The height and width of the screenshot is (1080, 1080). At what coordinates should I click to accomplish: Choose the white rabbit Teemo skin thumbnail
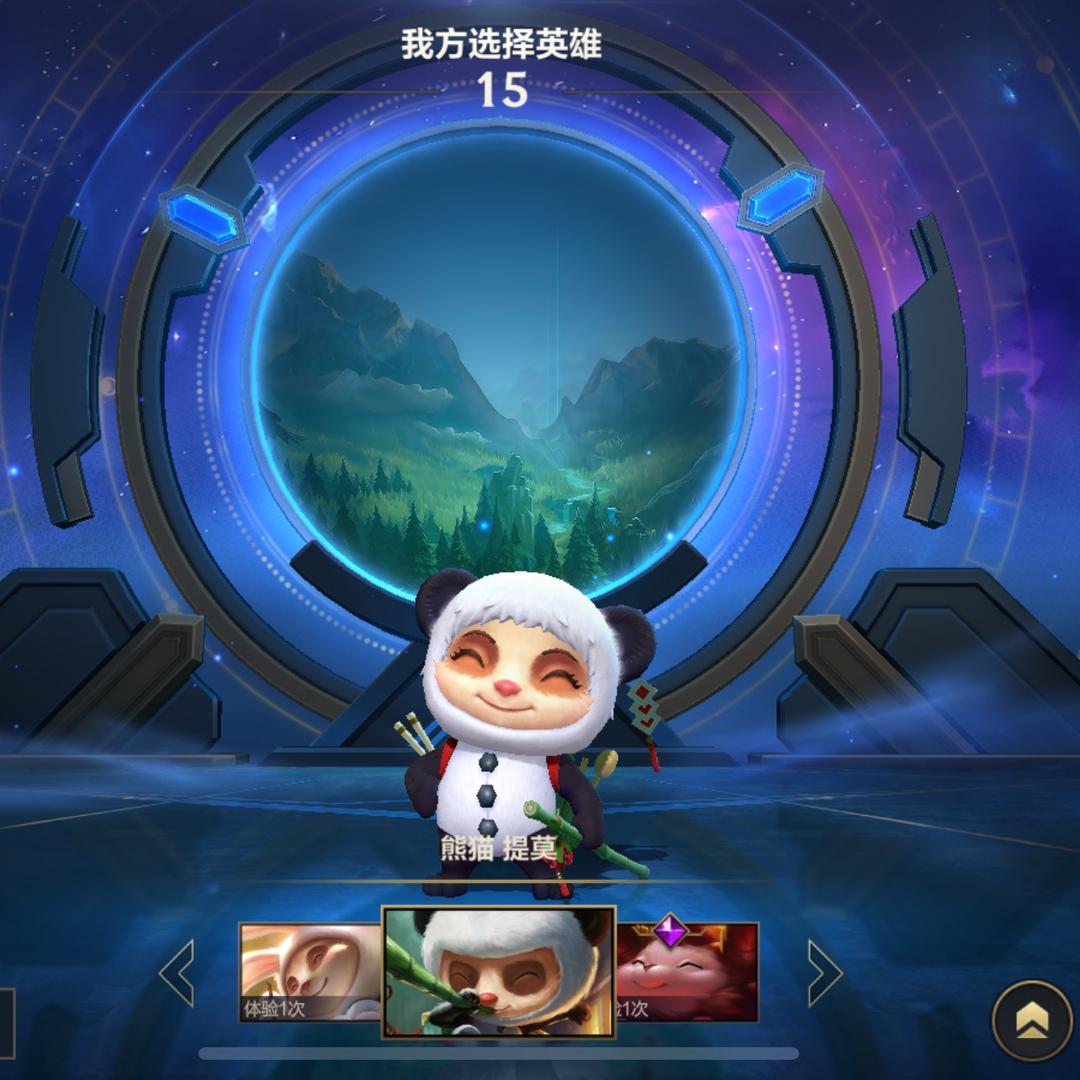310,971
